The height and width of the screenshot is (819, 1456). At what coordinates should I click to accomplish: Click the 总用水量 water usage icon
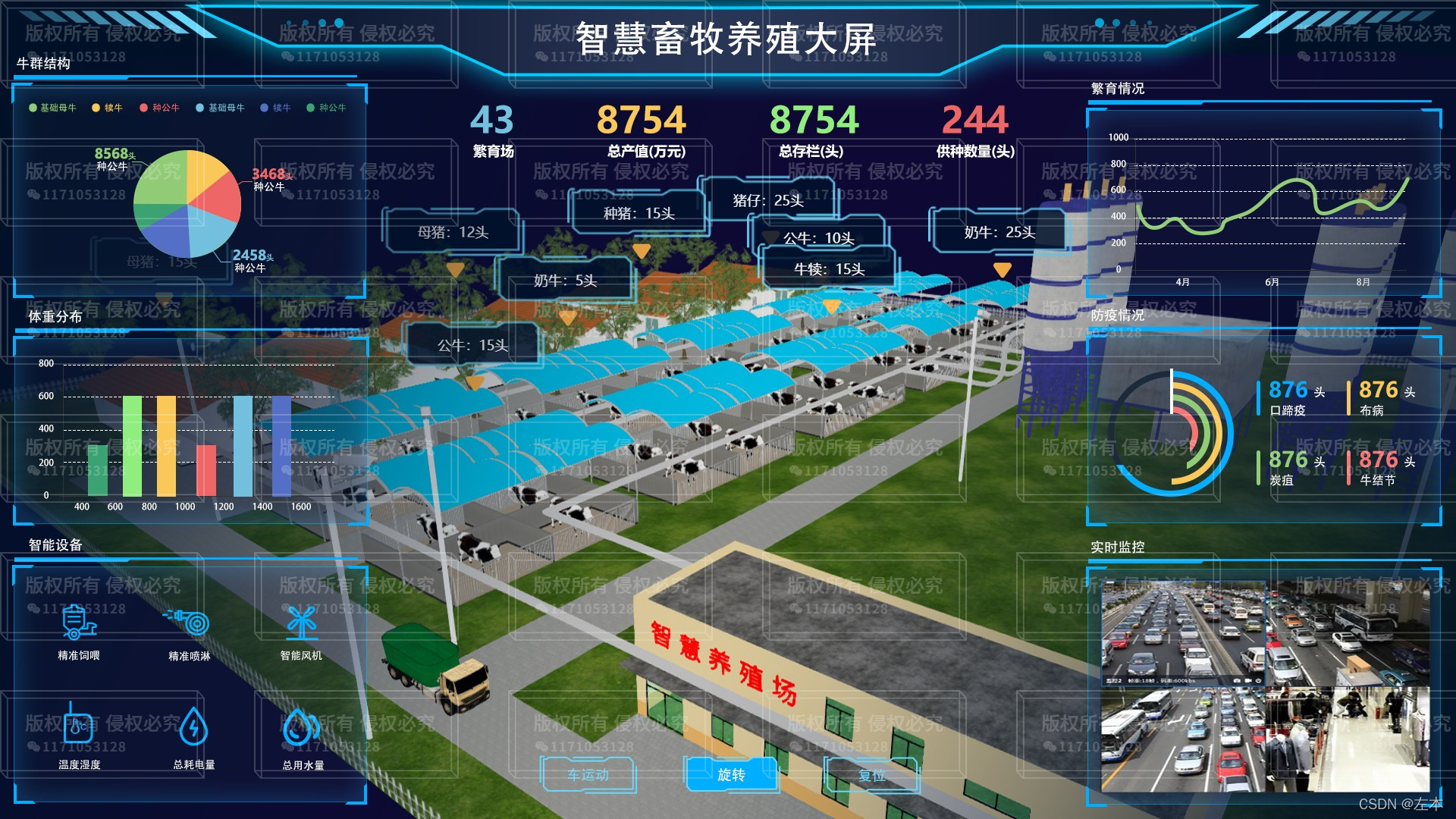click(302, 728)
